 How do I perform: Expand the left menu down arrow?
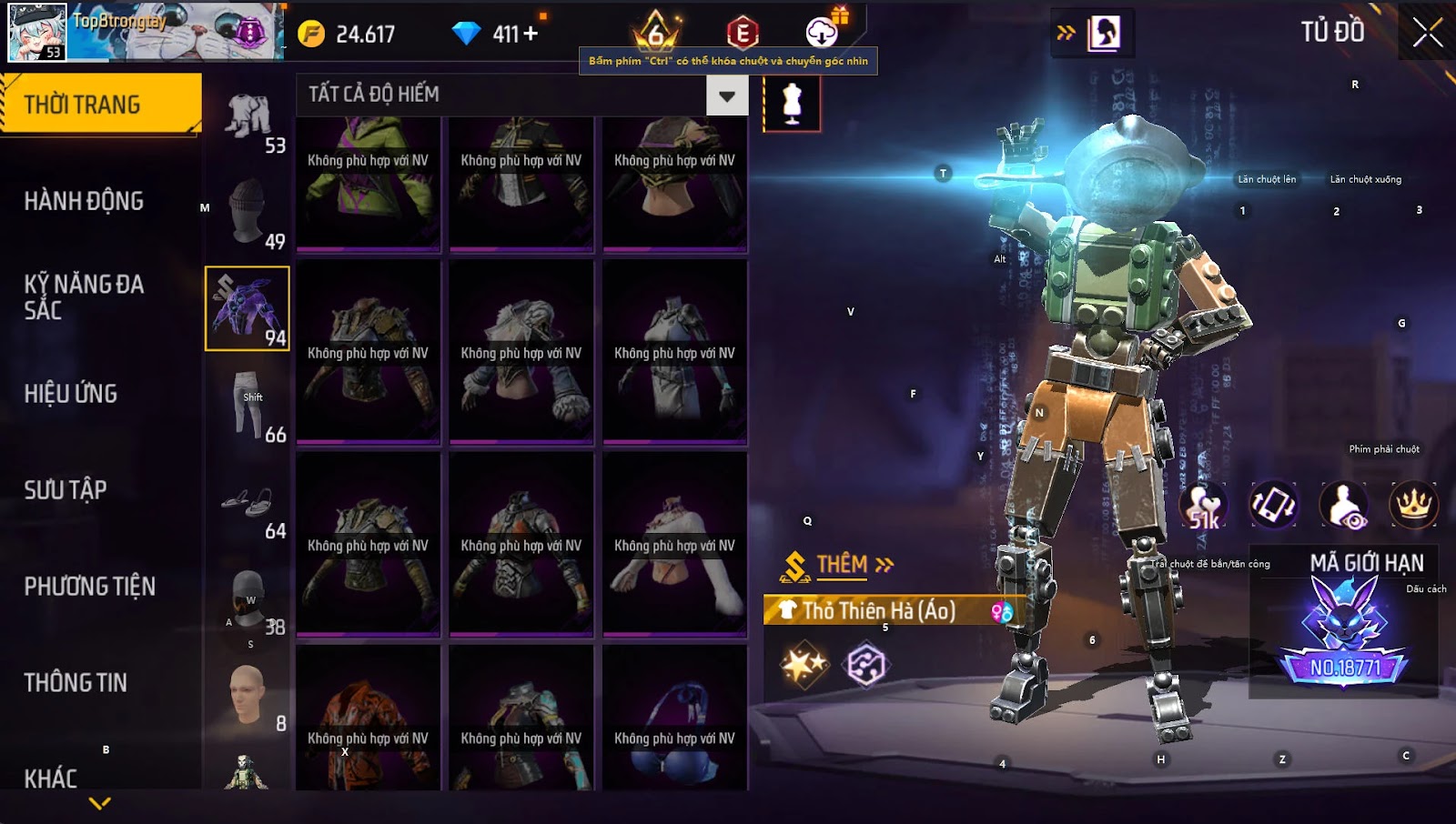click(100, 803)
